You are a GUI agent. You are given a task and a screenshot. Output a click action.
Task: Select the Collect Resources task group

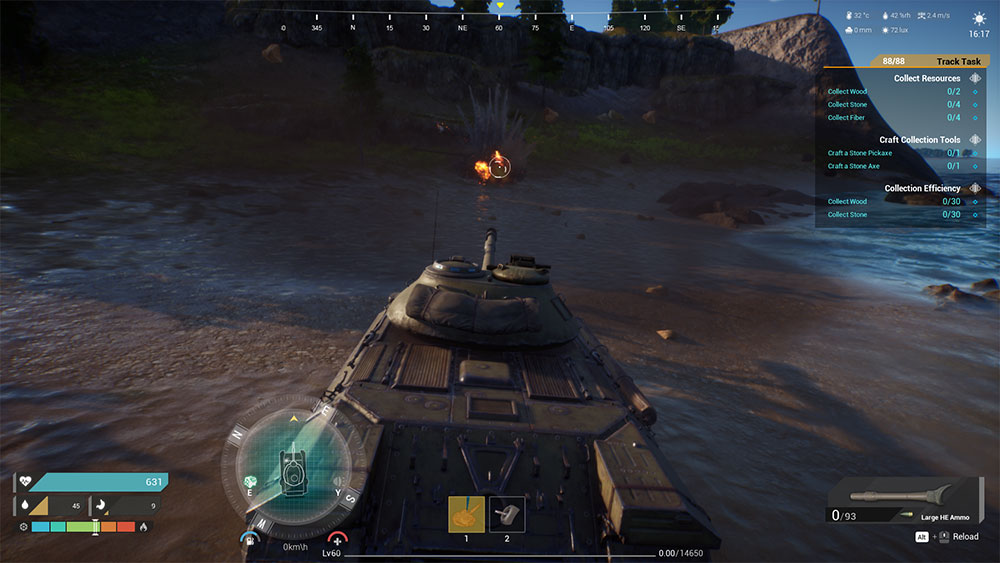926,78
